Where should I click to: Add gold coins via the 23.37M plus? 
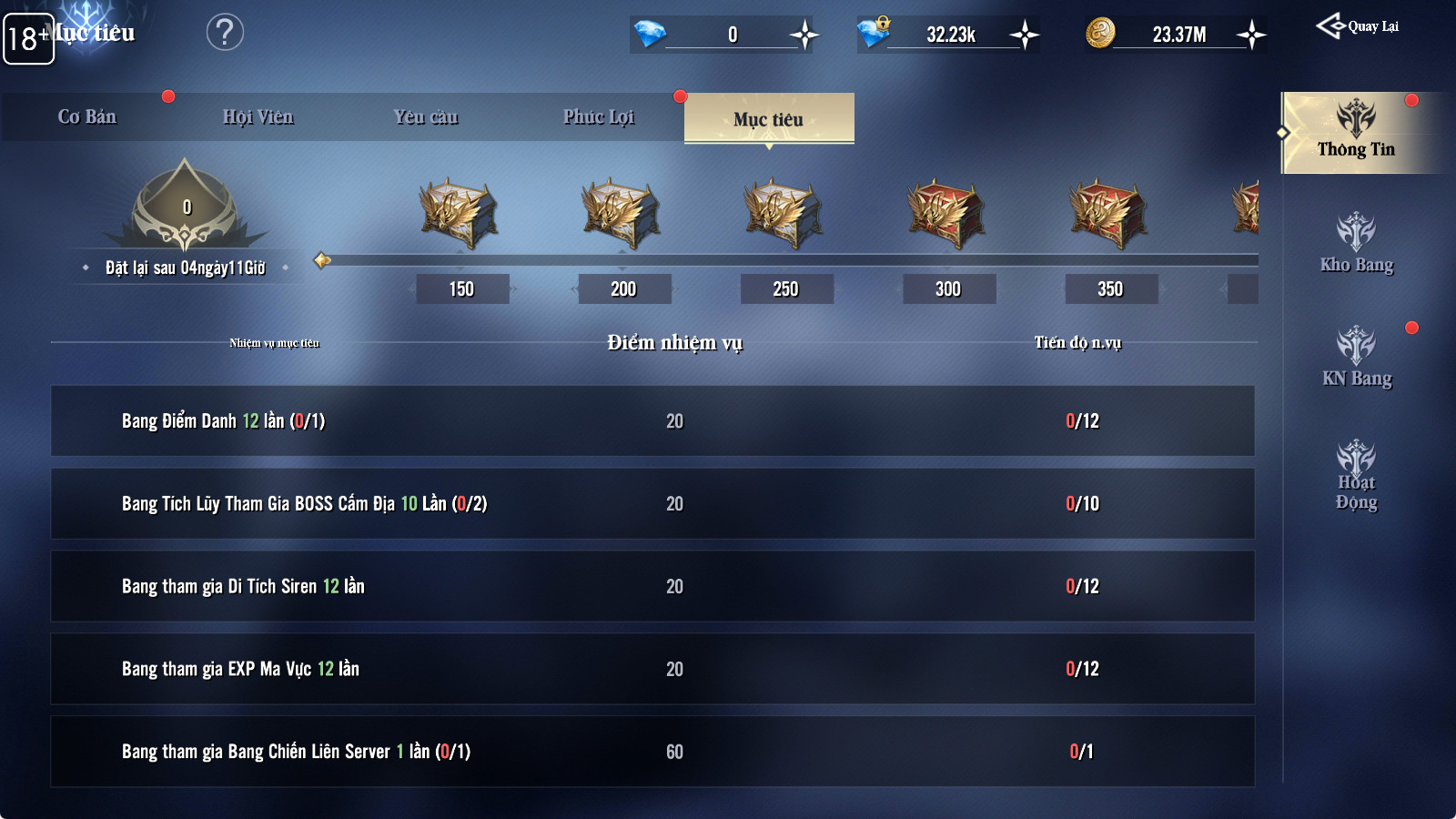pyautogui.click(x=1252, y=35)
